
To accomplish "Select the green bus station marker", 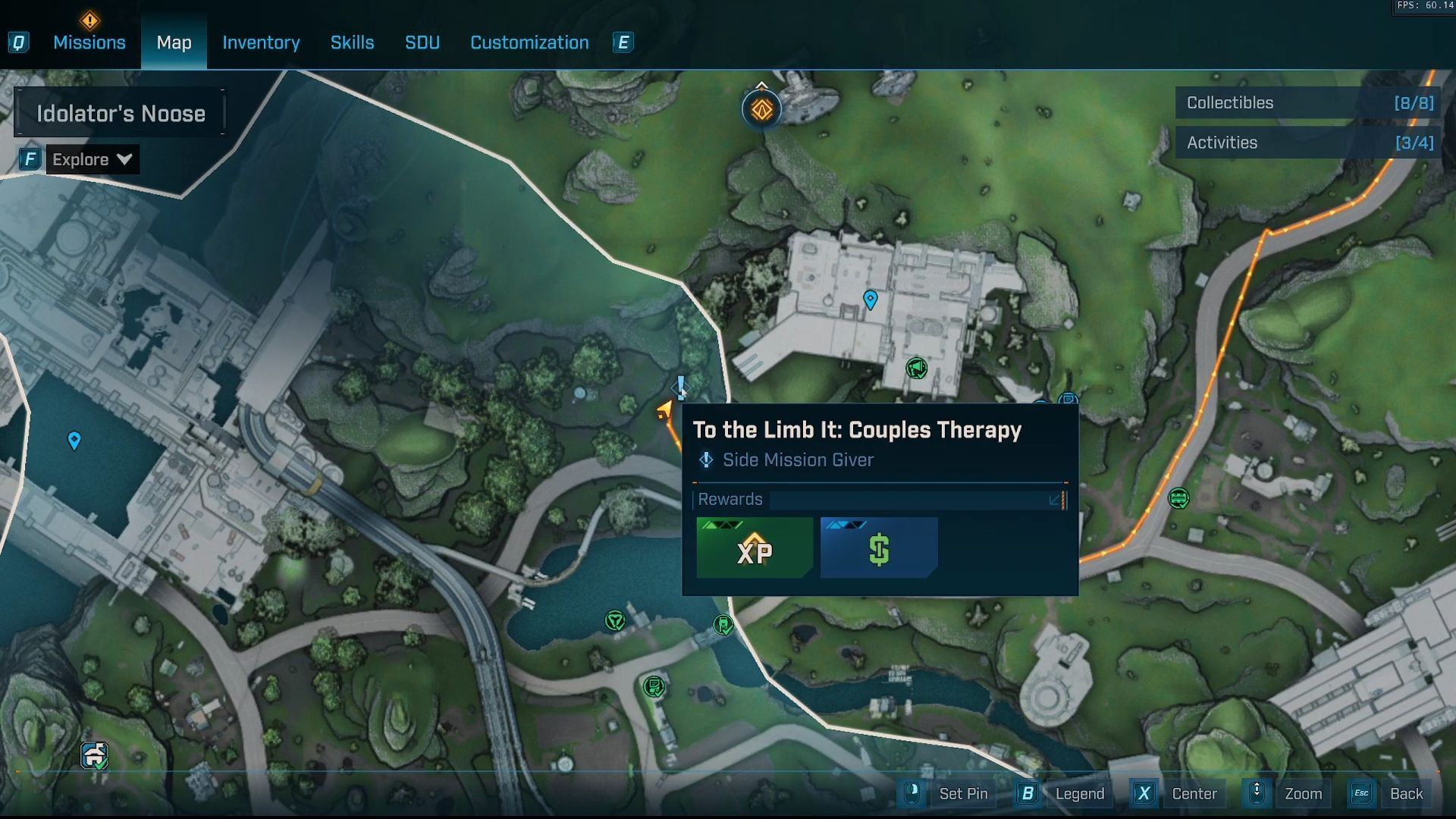I will [x=1178, y=498].
